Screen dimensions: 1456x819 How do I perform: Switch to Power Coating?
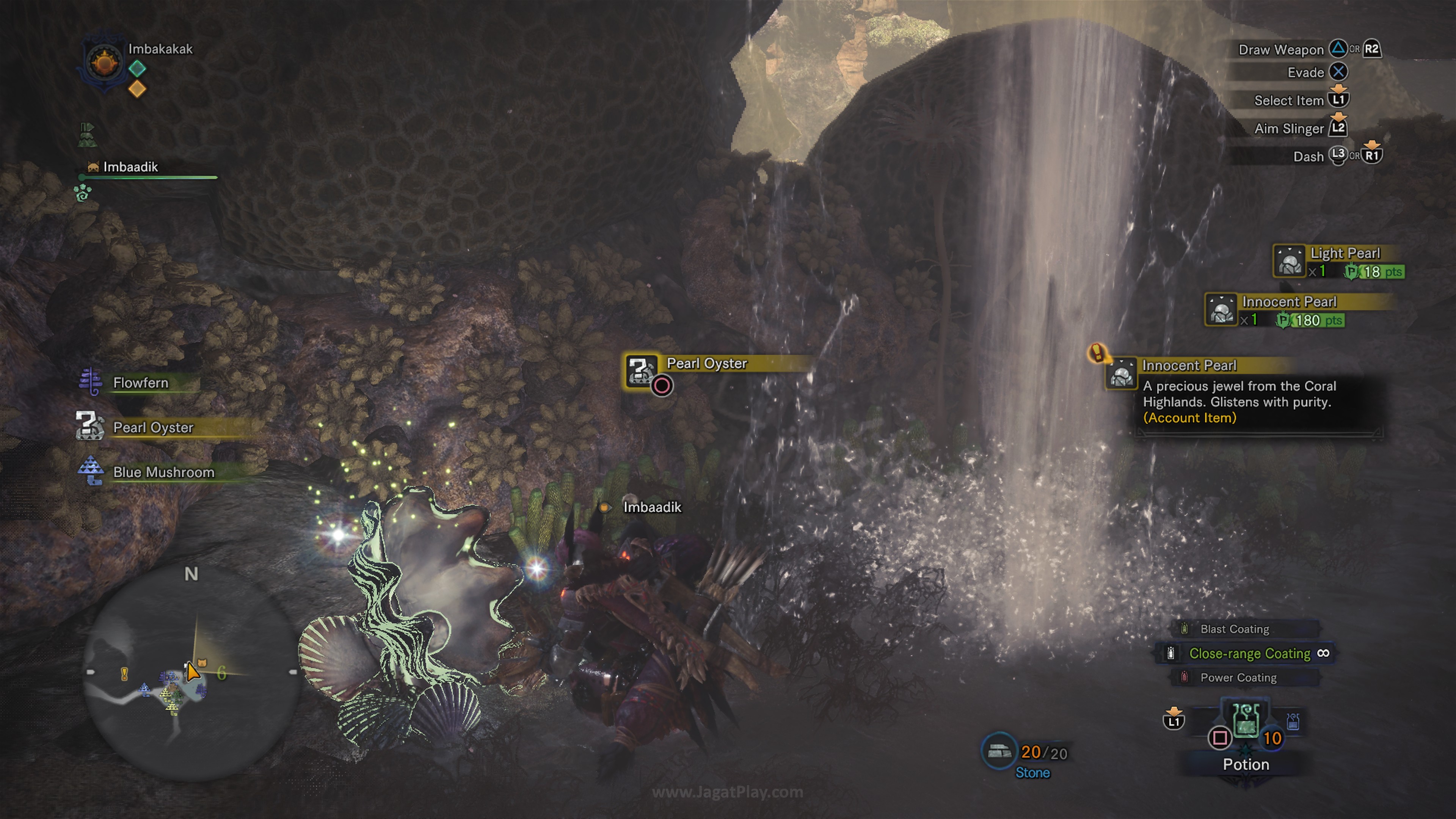tap(1238, 678)
